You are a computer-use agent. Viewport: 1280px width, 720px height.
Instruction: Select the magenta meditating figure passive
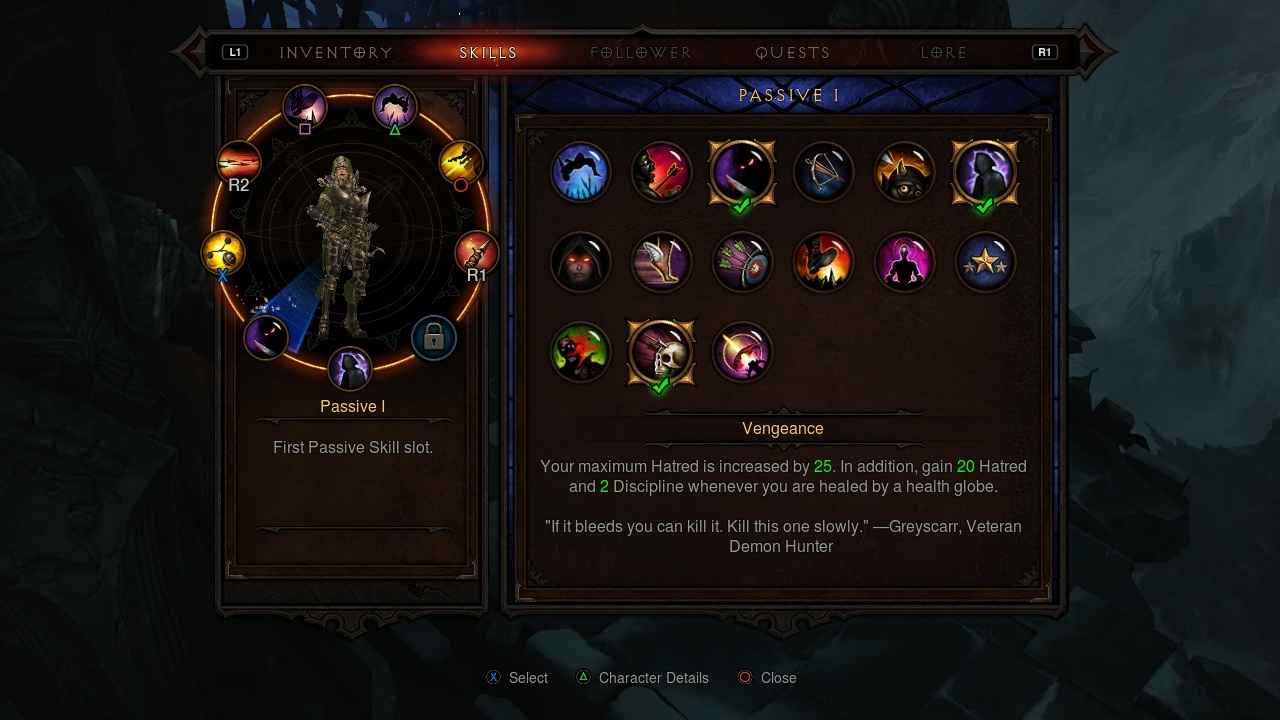pos(904,263)
